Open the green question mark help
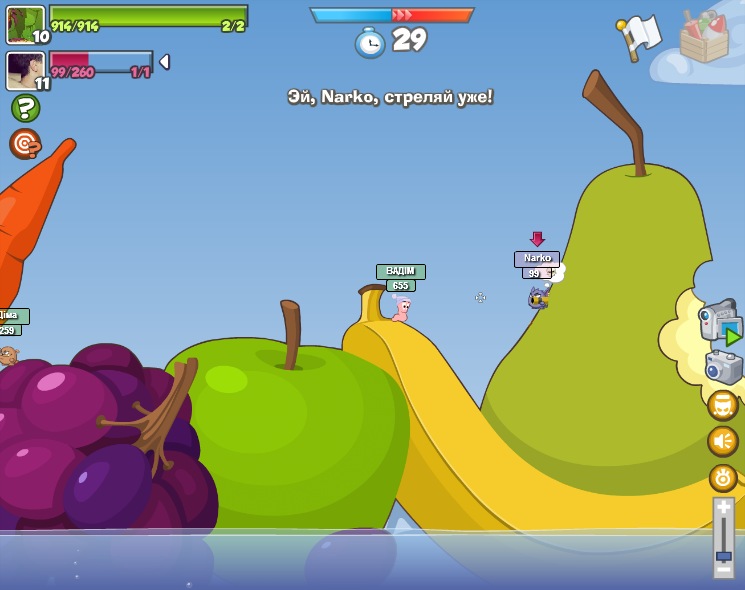Screen dimensions: 745x590 click(x=25, y=108)
